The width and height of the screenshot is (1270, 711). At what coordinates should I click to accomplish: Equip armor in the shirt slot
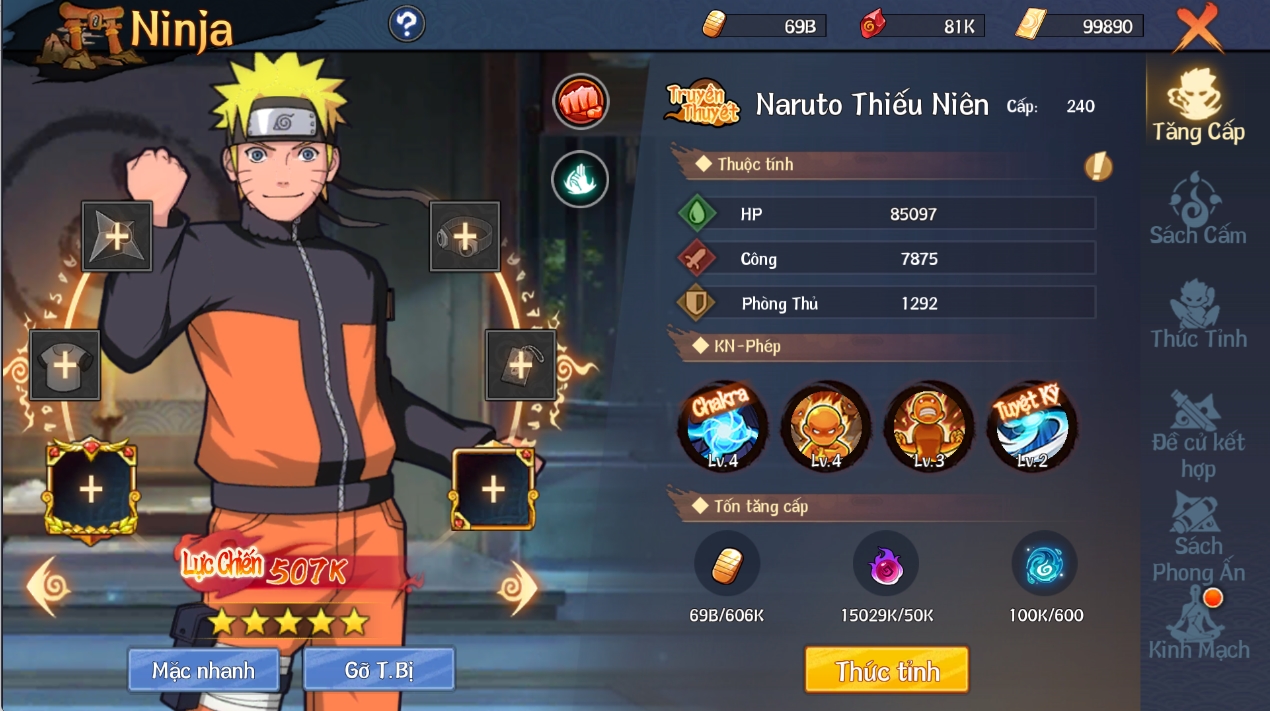point(65,365)
